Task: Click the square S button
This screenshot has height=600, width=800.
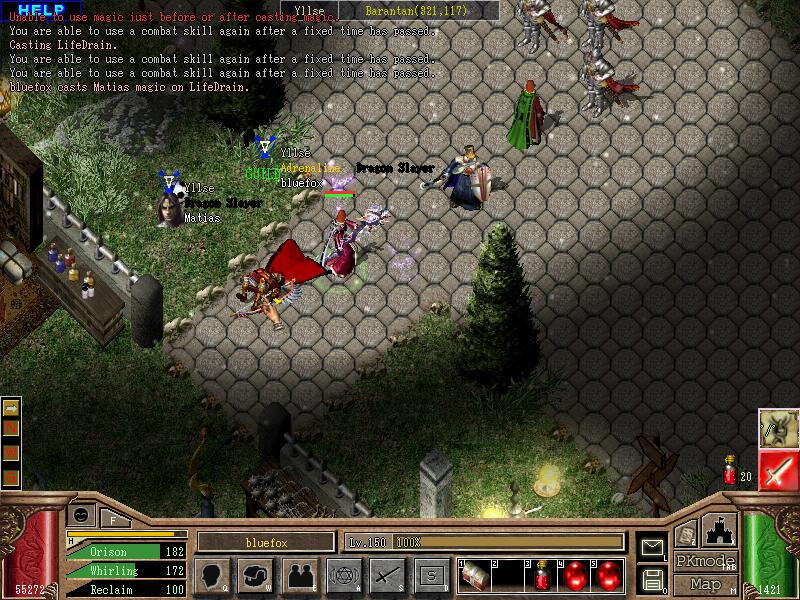Action: pos(431,575)
